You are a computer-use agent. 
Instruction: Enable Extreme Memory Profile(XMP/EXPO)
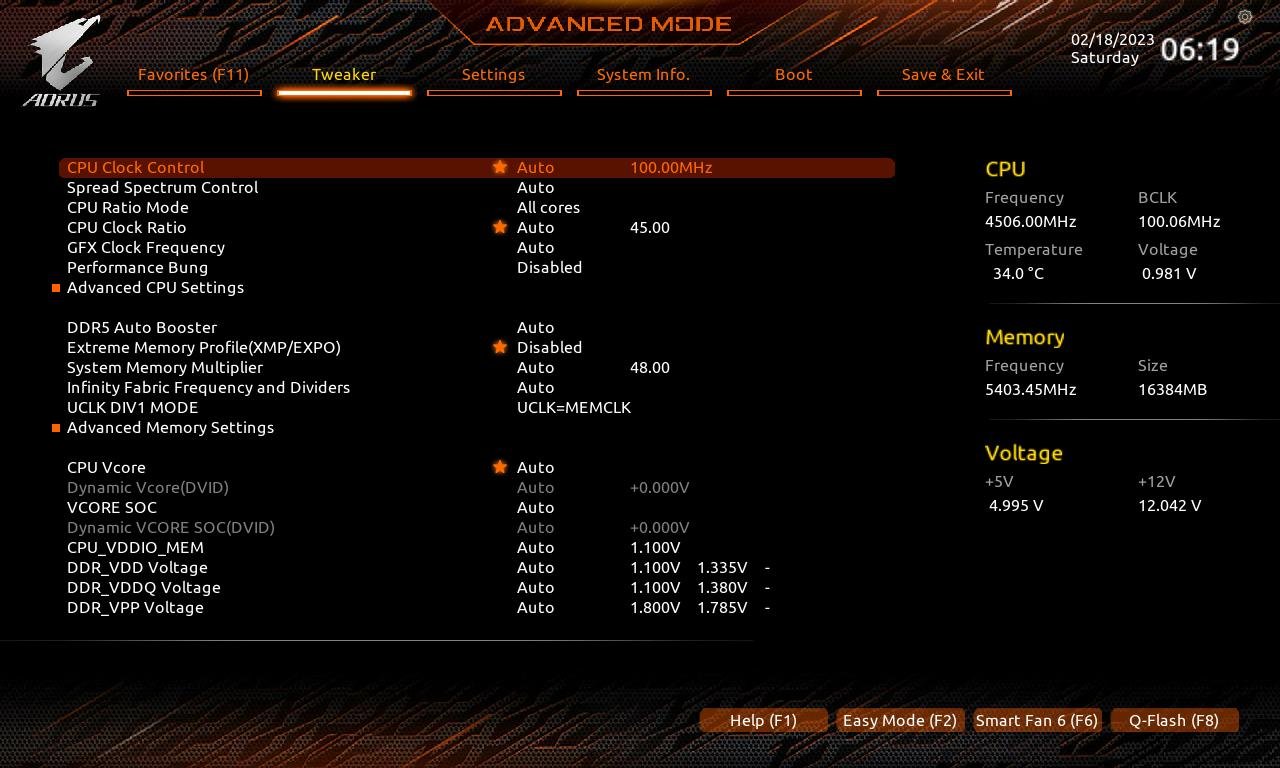549,347
